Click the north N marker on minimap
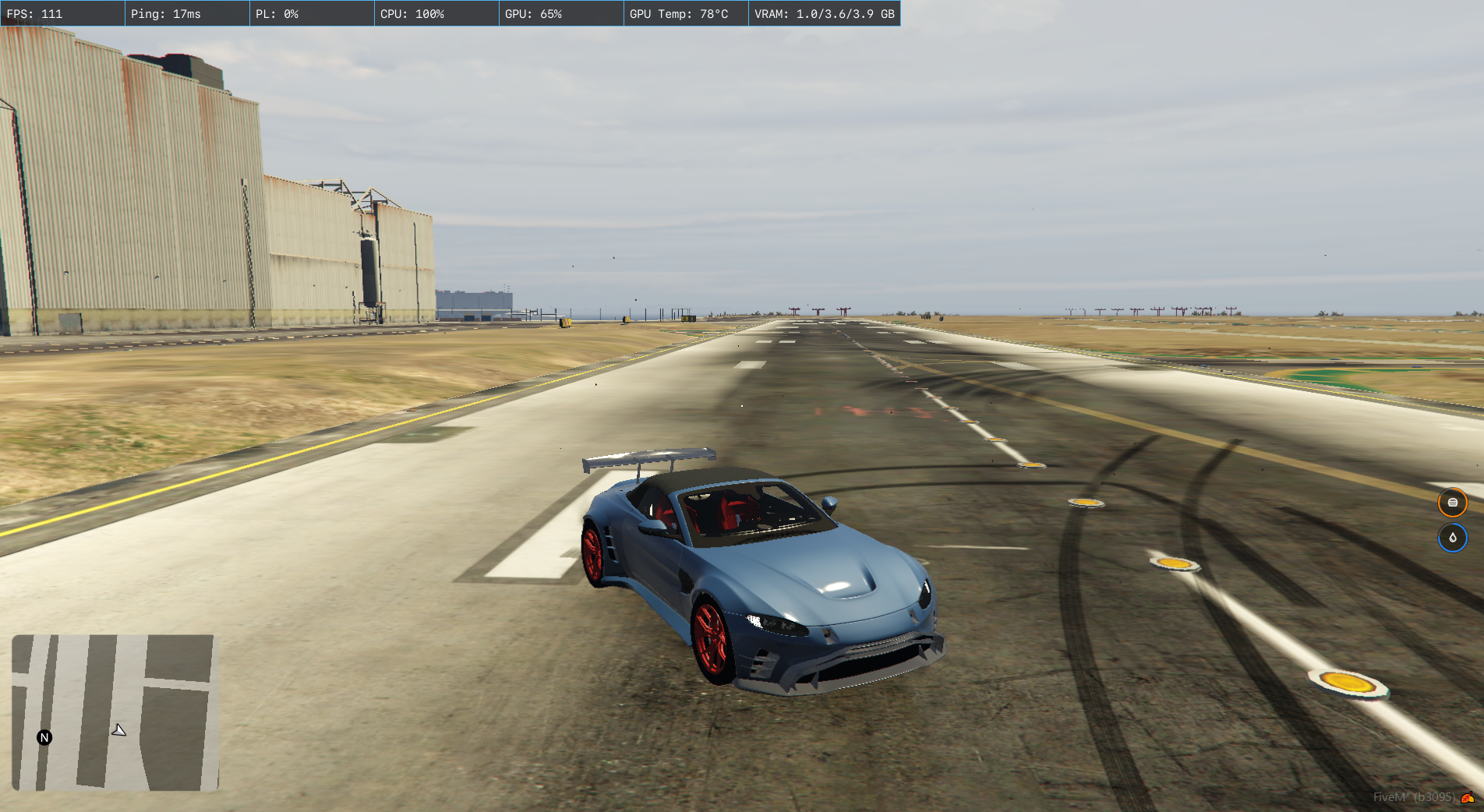This screenshot has width=1484, height=812. pyautogui.click(x=44, y=737)
